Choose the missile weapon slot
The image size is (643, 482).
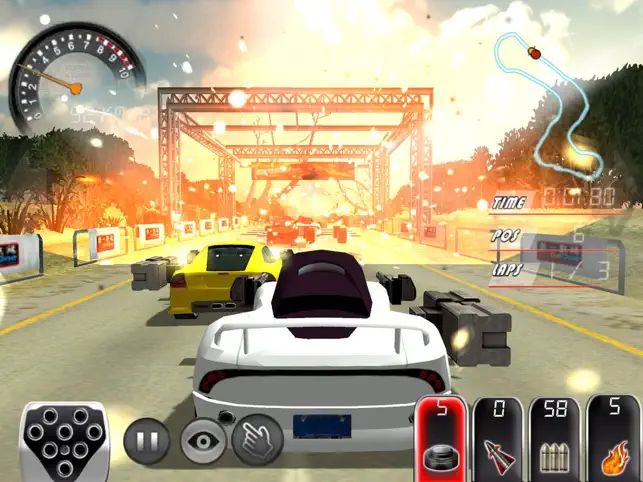tap(497, 438)
